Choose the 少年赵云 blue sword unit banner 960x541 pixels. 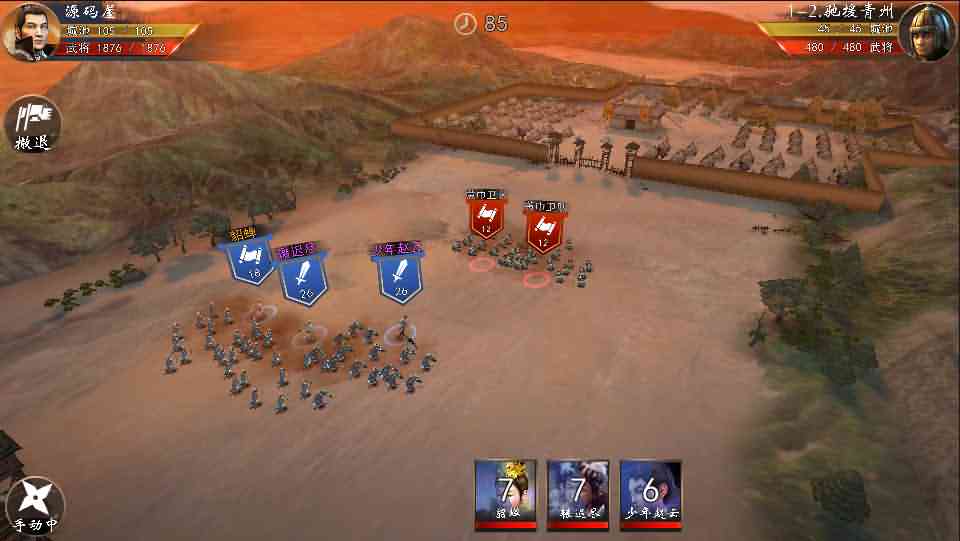(x=400, y=274)
